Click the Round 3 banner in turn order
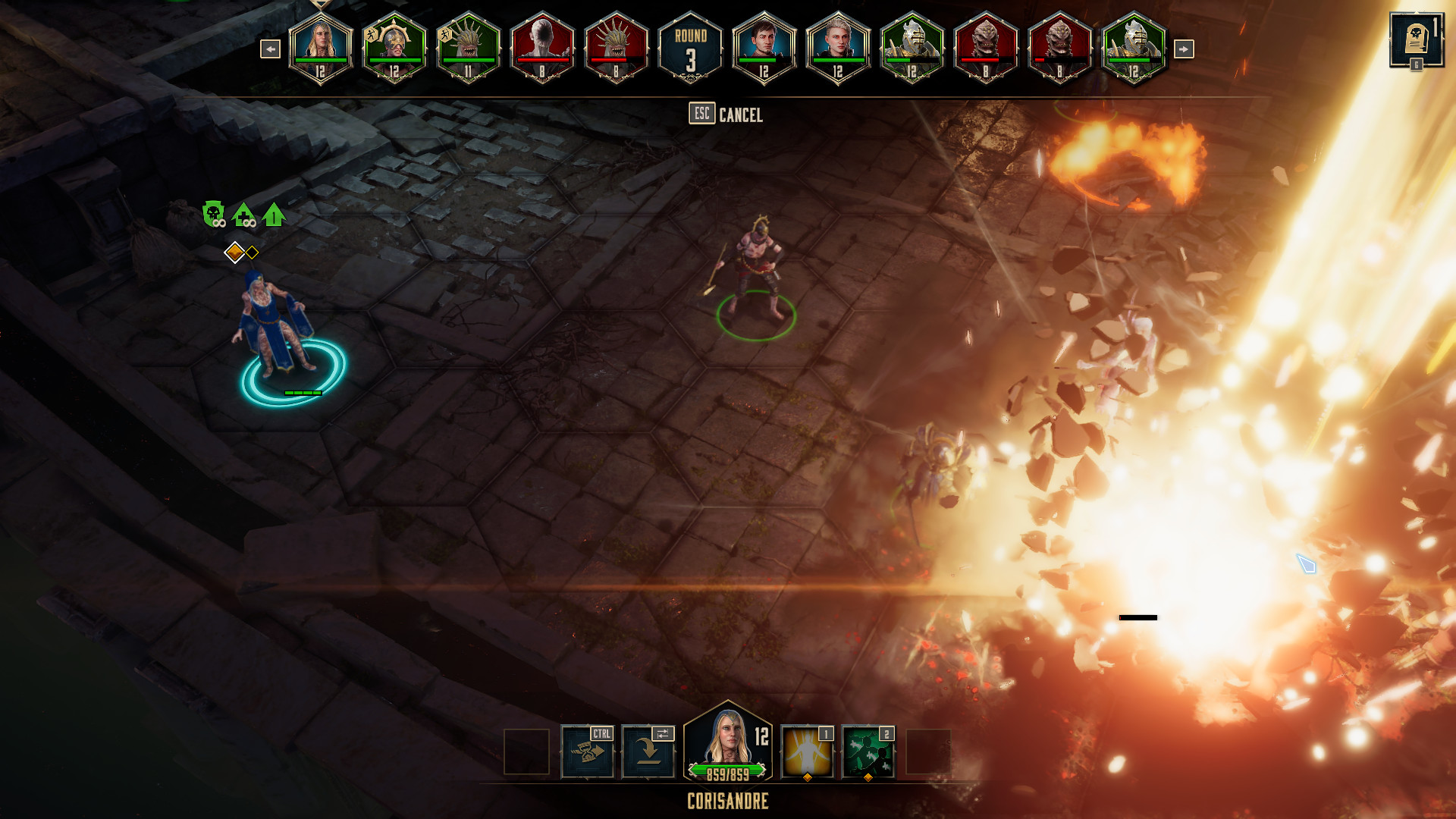 (690, 49)
